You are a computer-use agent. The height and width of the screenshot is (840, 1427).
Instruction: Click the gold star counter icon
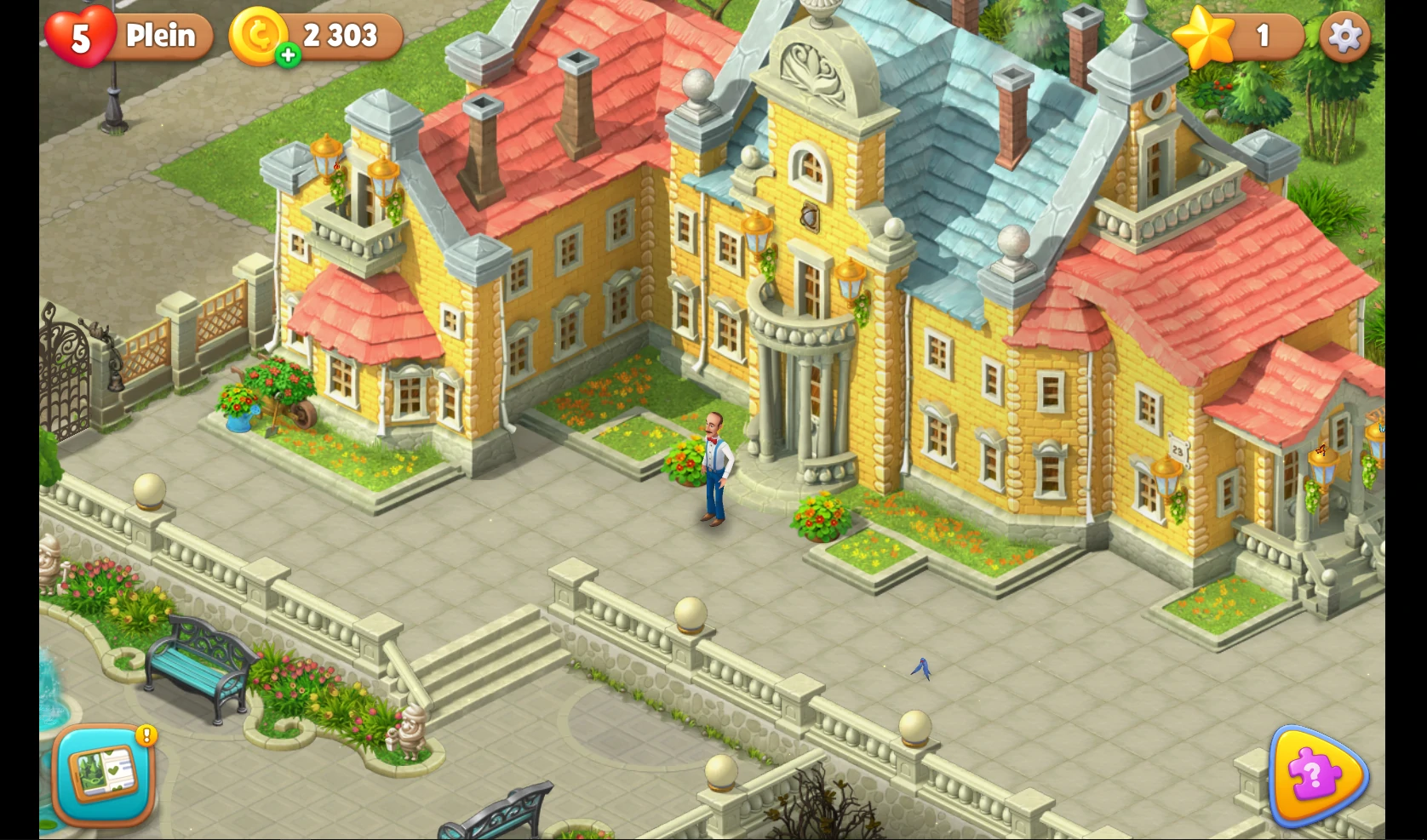pyautogui.click(x=1203, y=36)
